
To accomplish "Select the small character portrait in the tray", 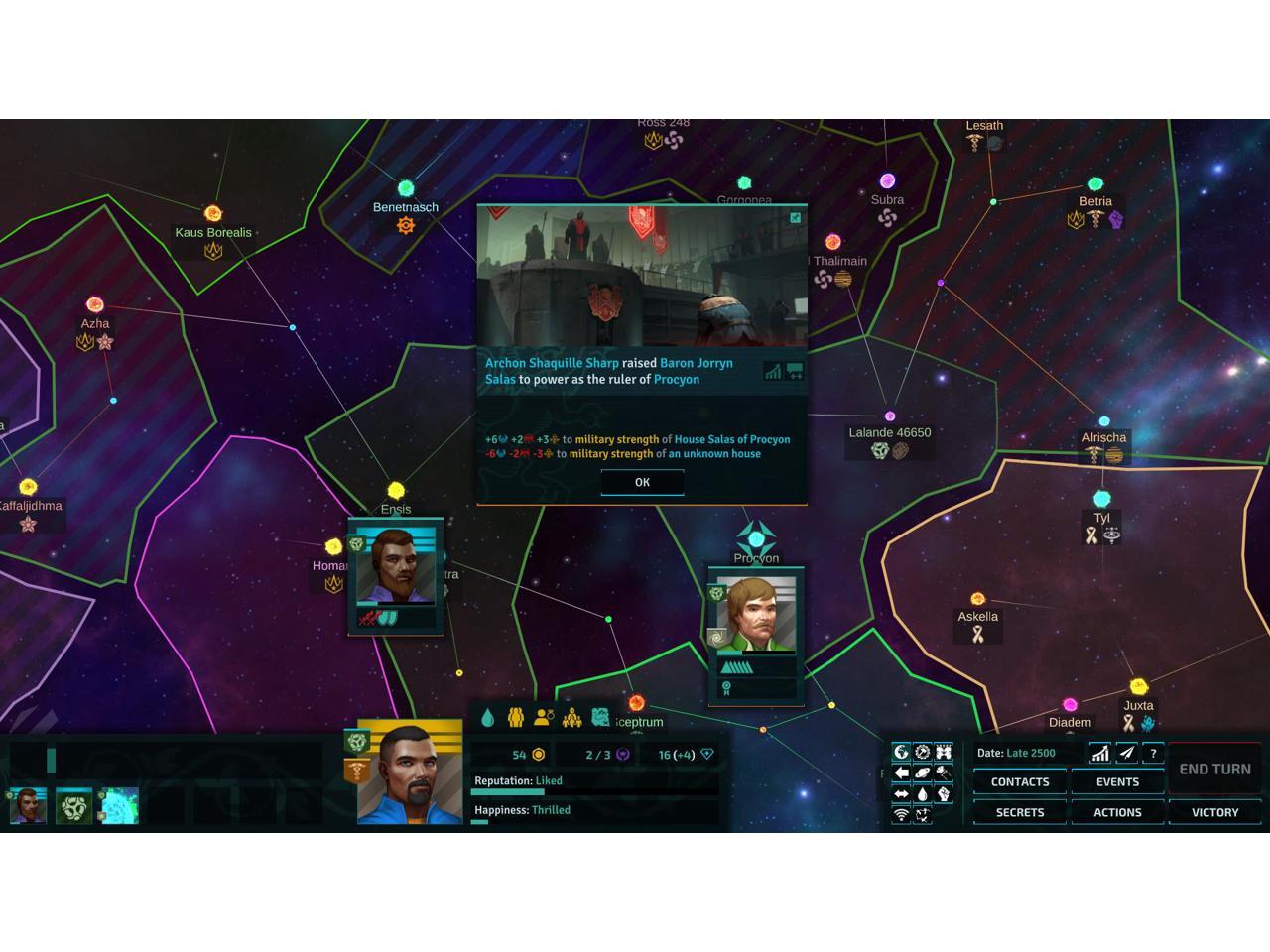I will (x=28, y=806).
